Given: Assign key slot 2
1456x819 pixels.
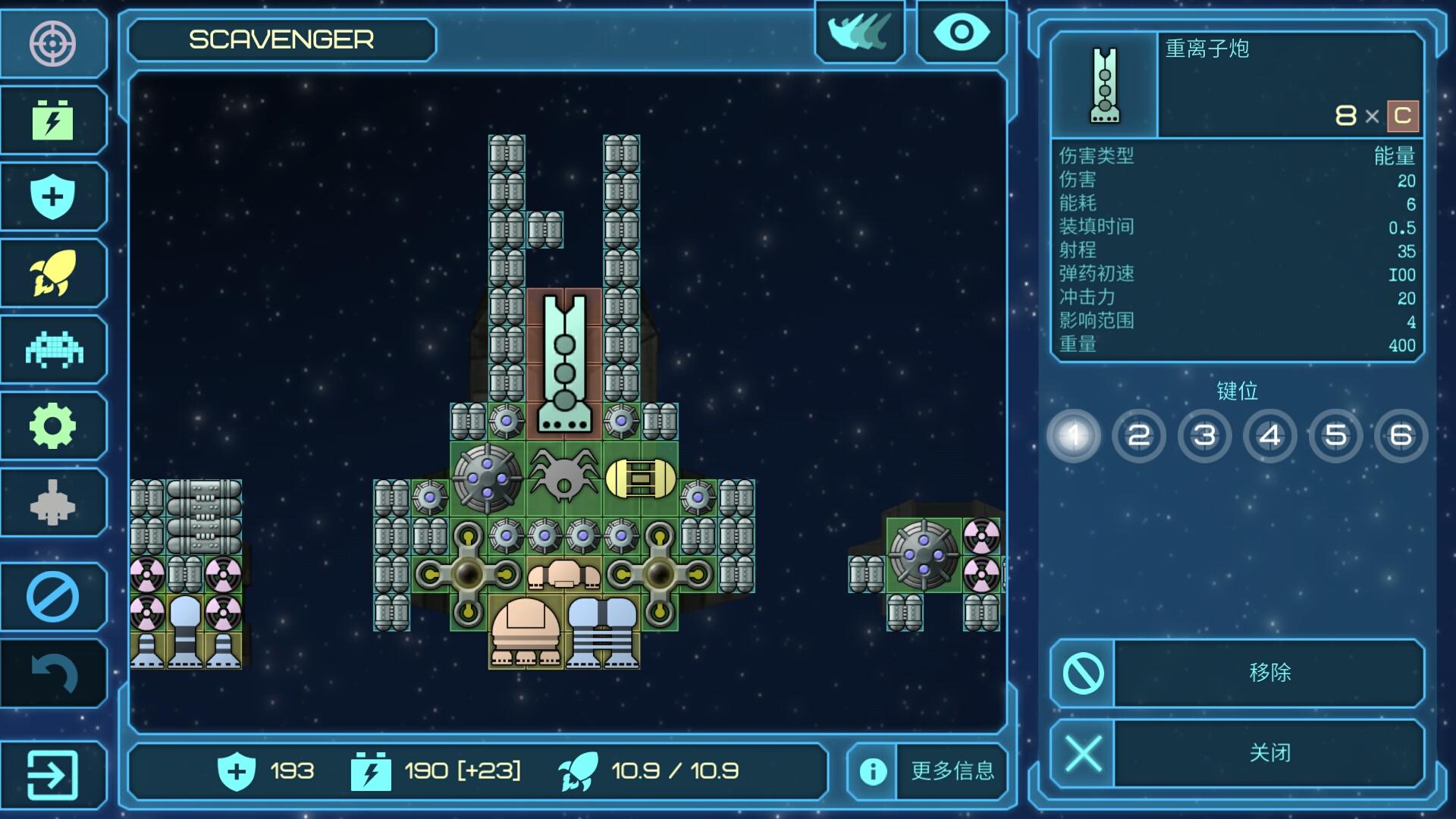Looking at the screenshot, I should coord(1138,435).
